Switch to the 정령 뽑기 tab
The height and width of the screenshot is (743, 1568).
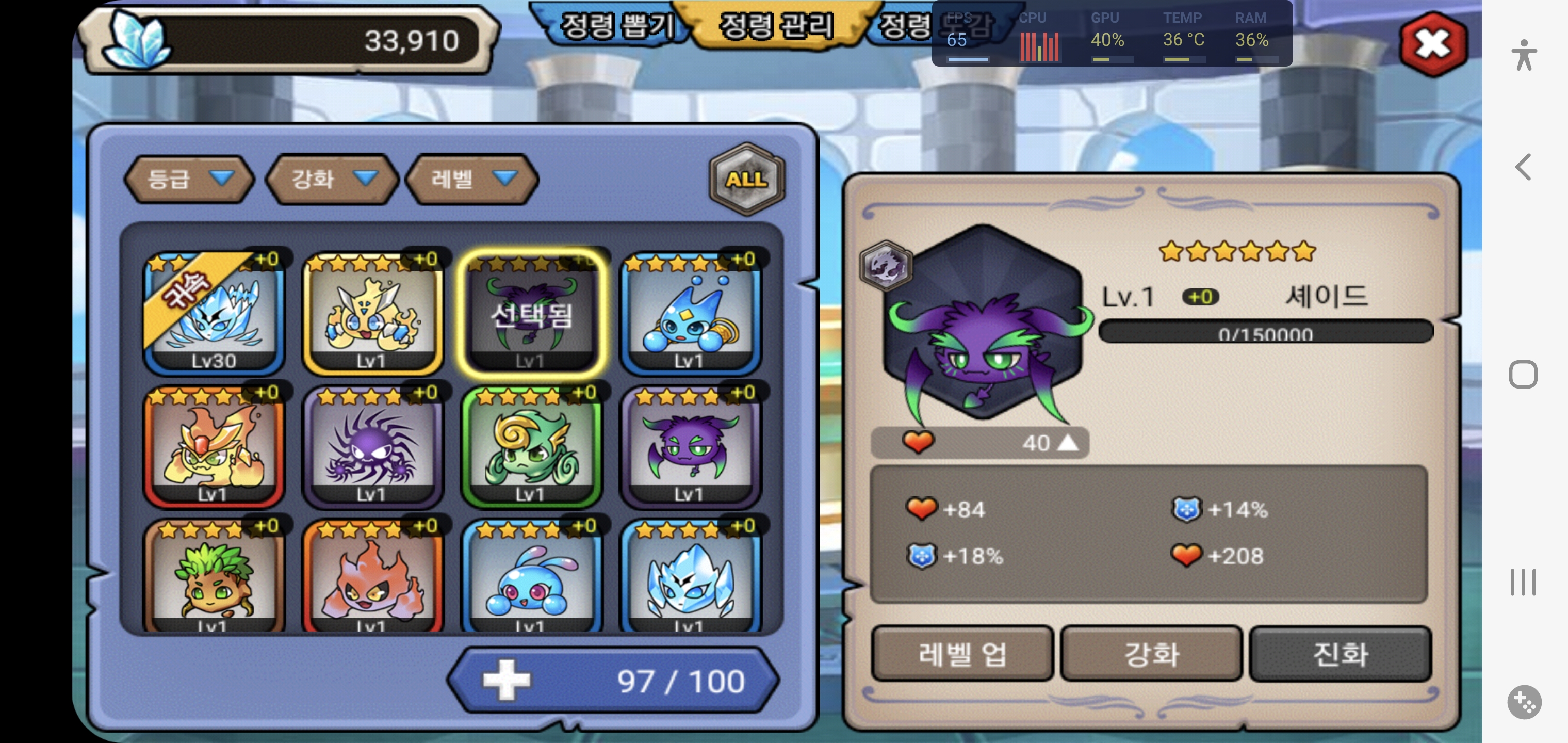[x=615, y=26]
